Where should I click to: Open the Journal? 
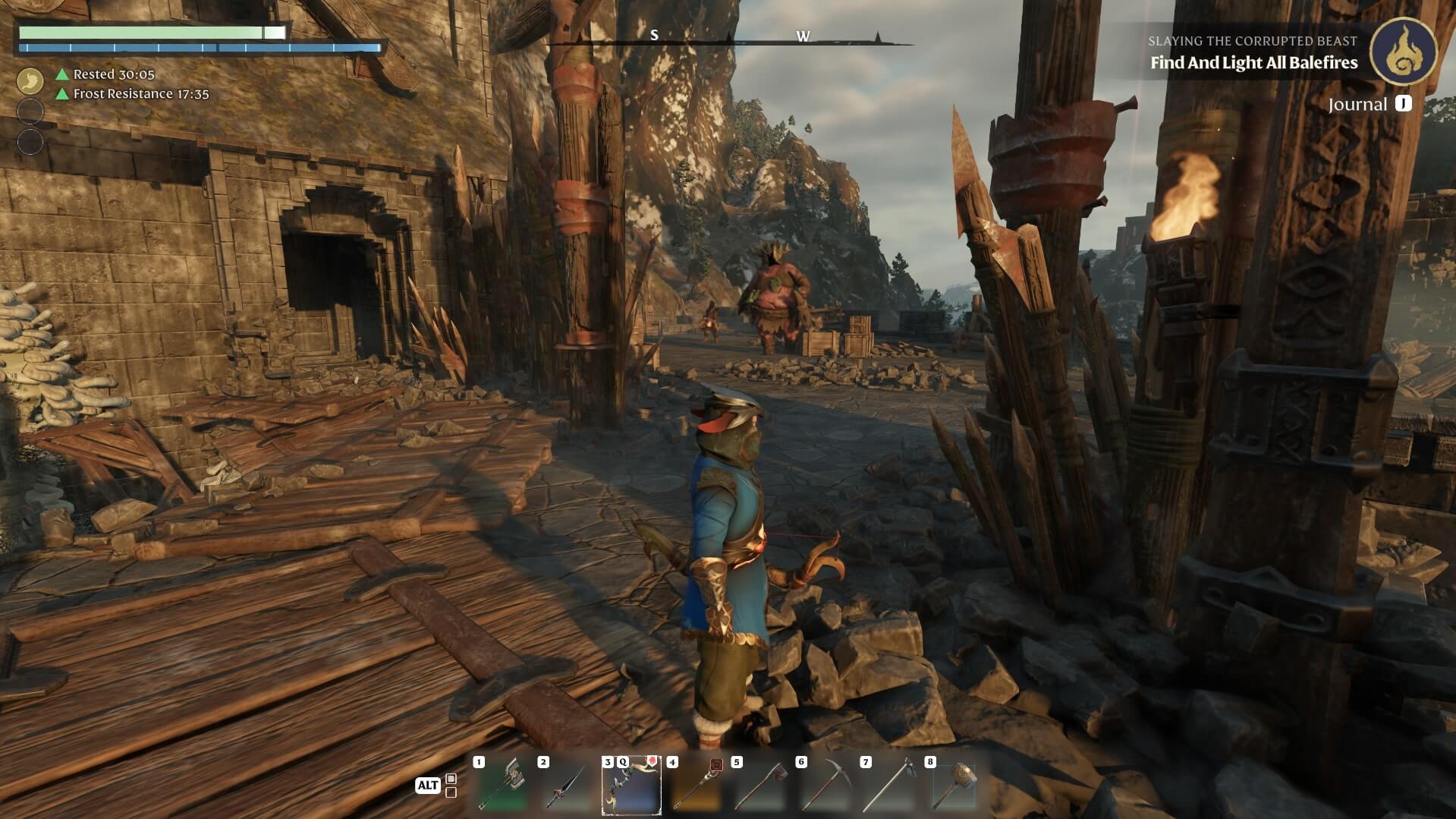point(1369,105)
